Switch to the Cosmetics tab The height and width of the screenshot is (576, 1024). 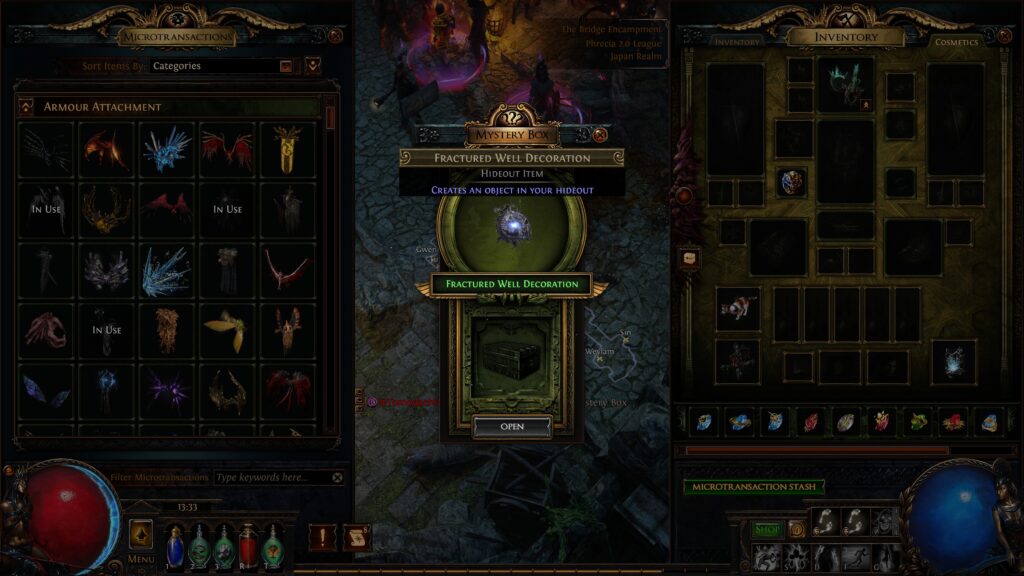pos(956,42)
